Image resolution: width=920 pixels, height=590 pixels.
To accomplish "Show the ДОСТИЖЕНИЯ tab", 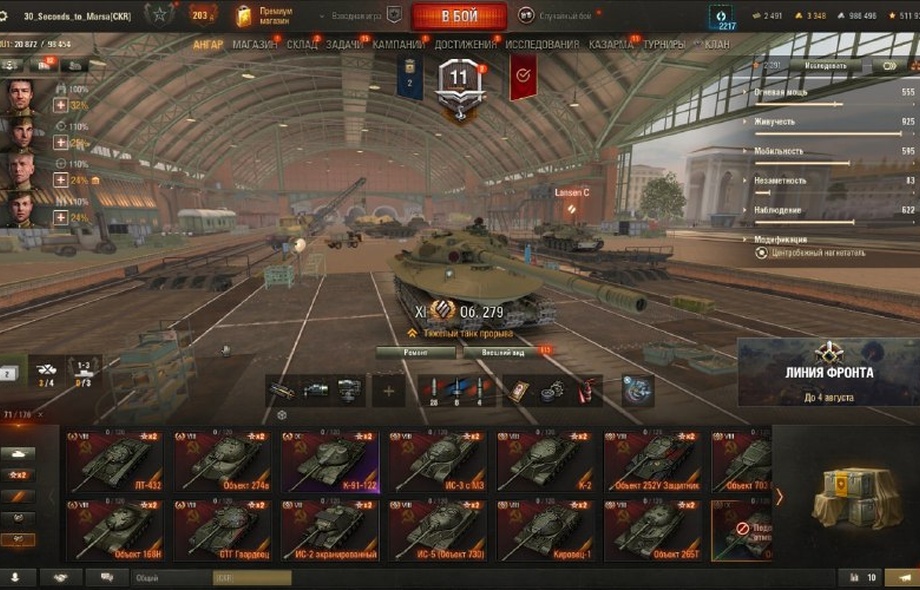I will [x=465, y=45].
